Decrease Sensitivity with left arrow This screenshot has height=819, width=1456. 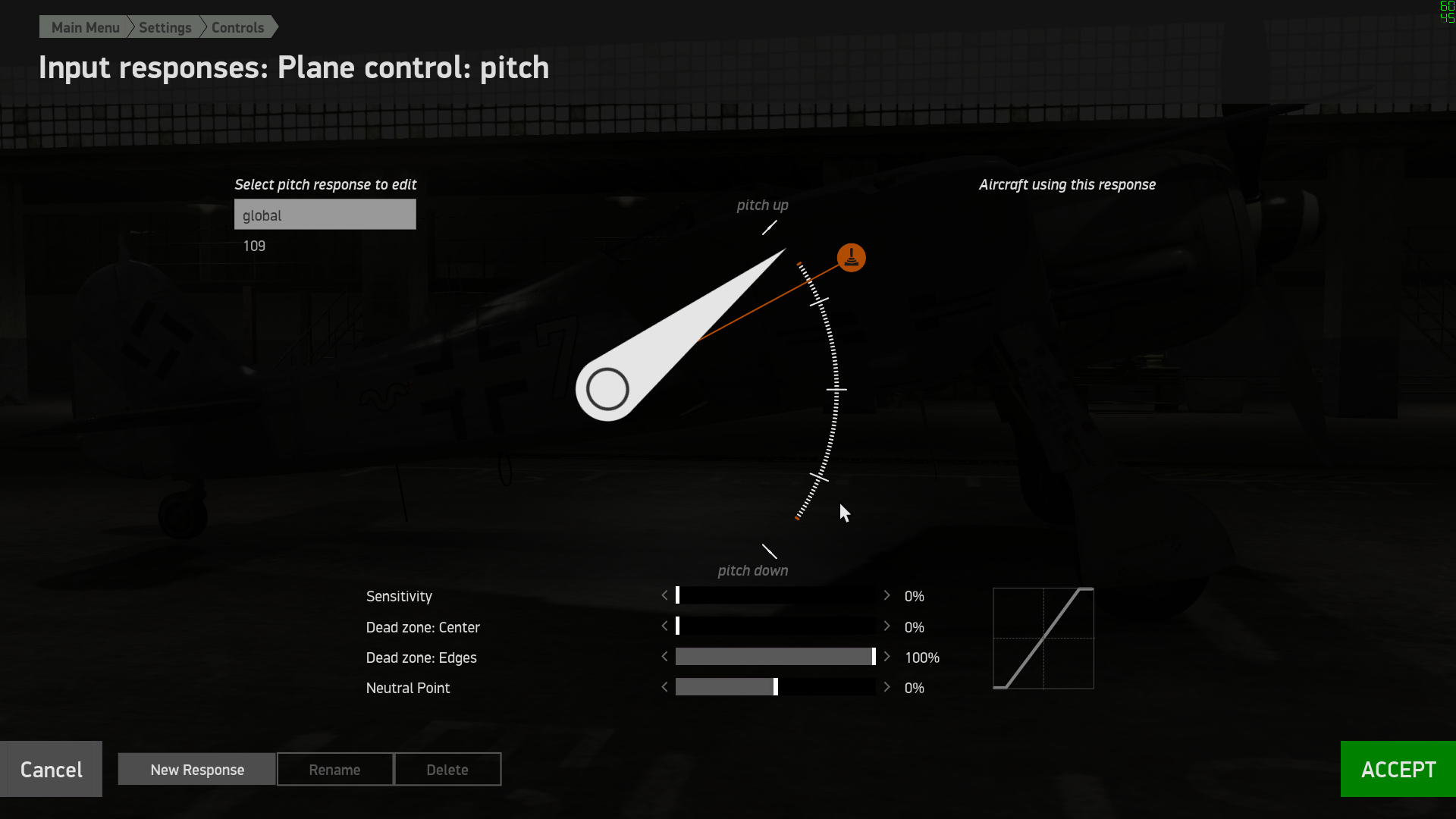pos(665,596)
